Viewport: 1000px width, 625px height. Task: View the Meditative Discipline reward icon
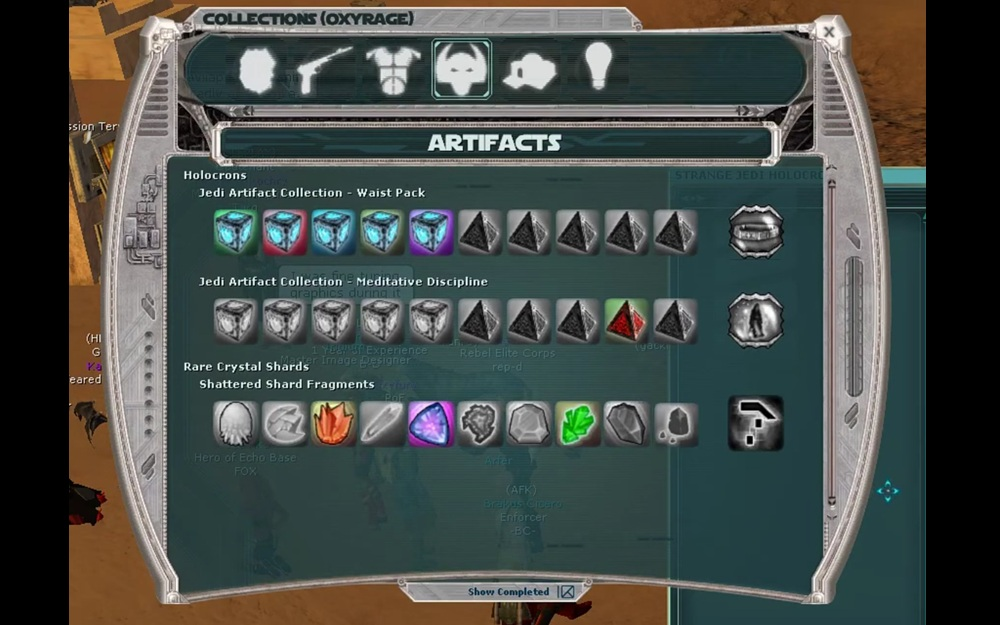click(755, 321)
